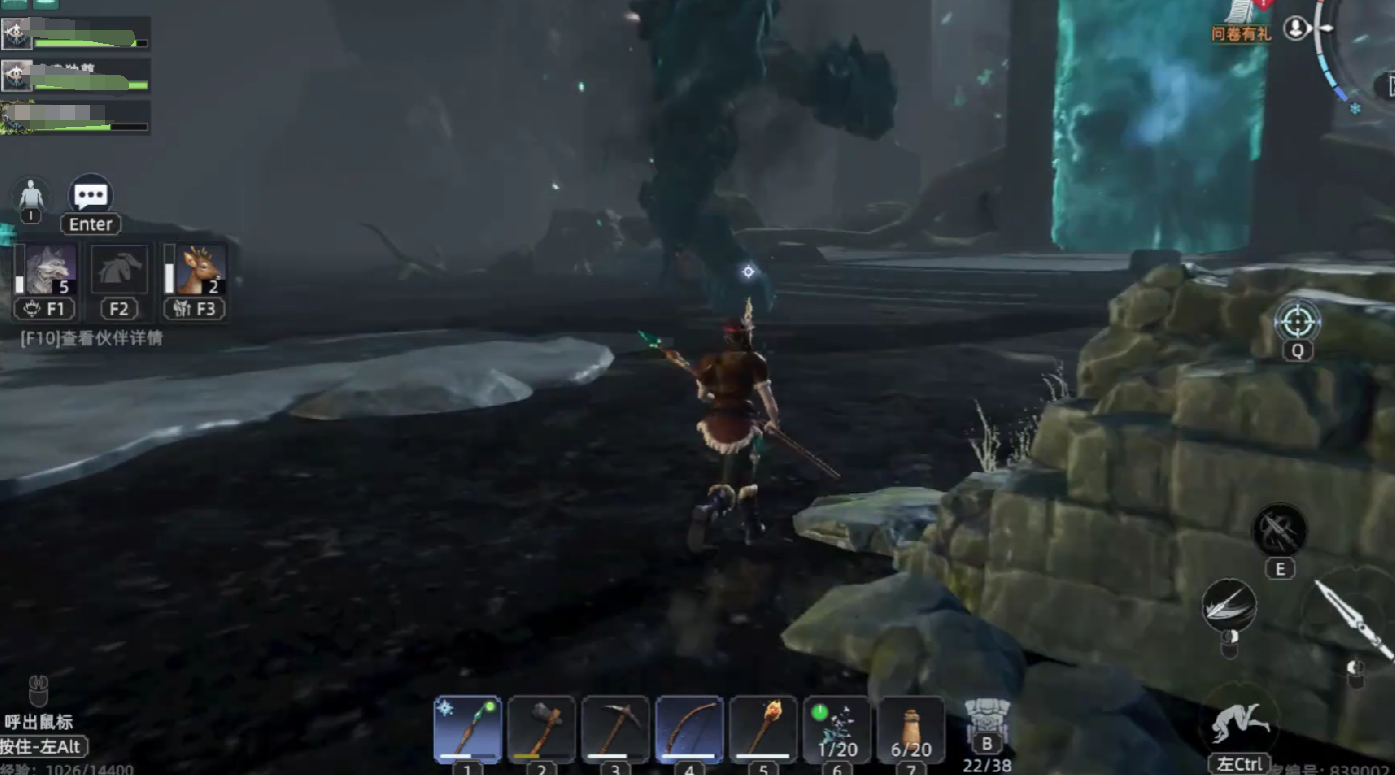Screen dimensions: 1395x775
Task: Equip the stone axe from the hotbar
Action: [x=541, y=729]
